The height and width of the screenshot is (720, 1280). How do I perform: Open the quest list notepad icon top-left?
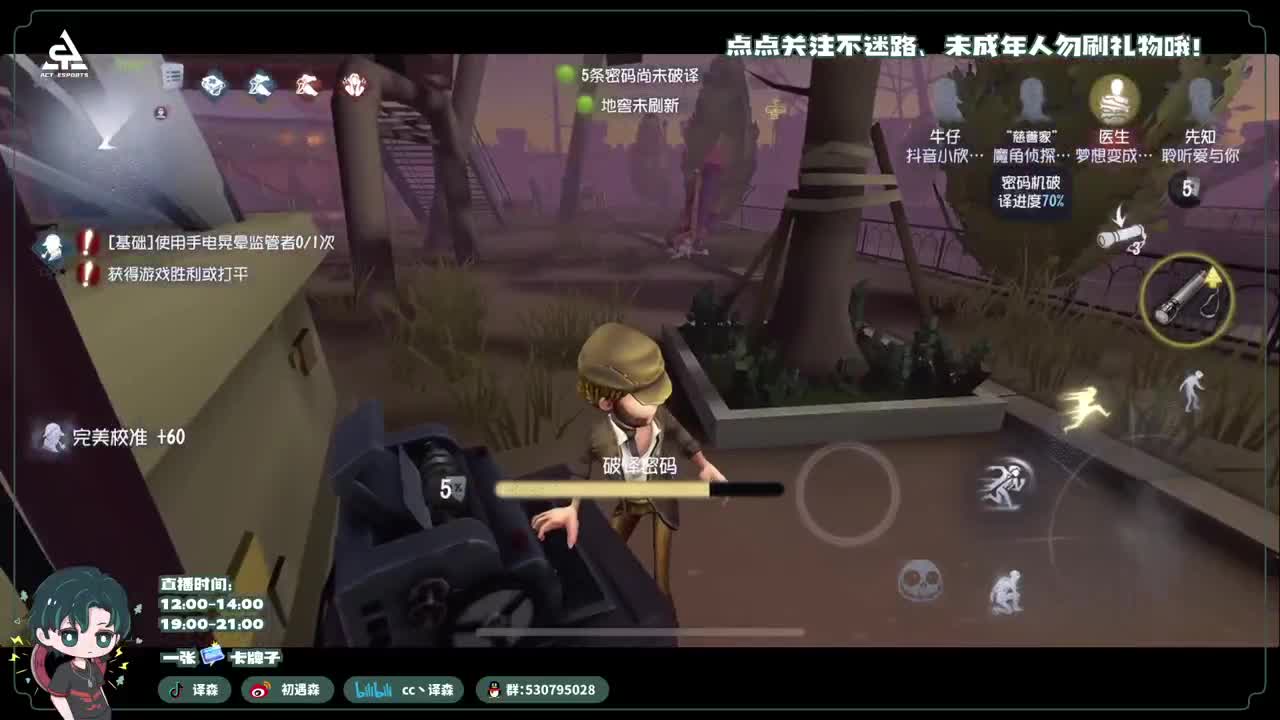click(174, 74)
